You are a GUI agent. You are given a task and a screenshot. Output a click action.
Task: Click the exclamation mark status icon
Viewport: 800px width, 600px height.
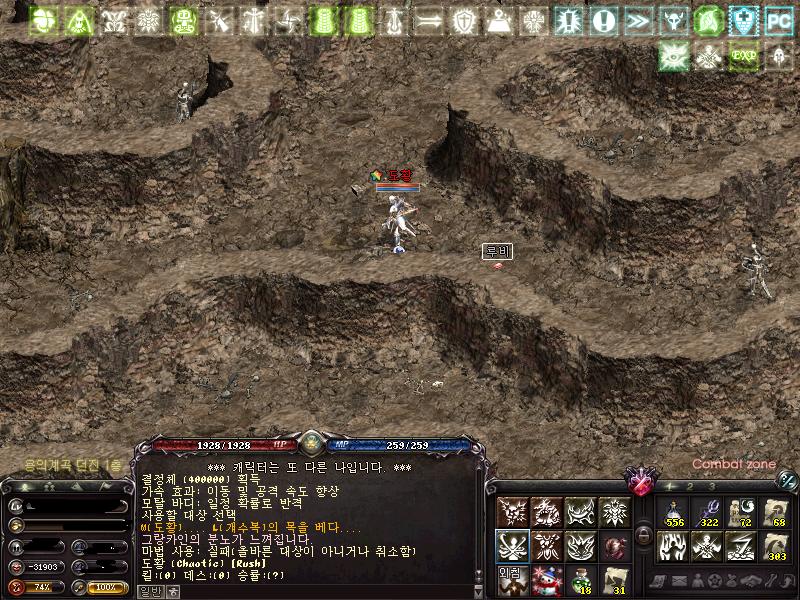[x=603, y=19]
